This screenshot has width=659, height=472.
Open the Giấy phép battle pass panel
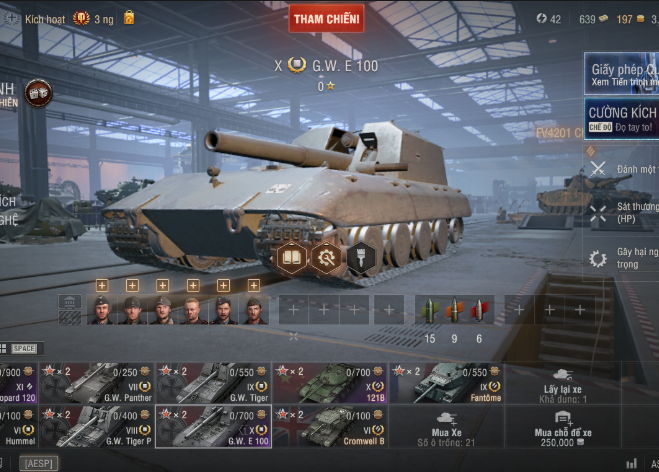click(621, 75)
